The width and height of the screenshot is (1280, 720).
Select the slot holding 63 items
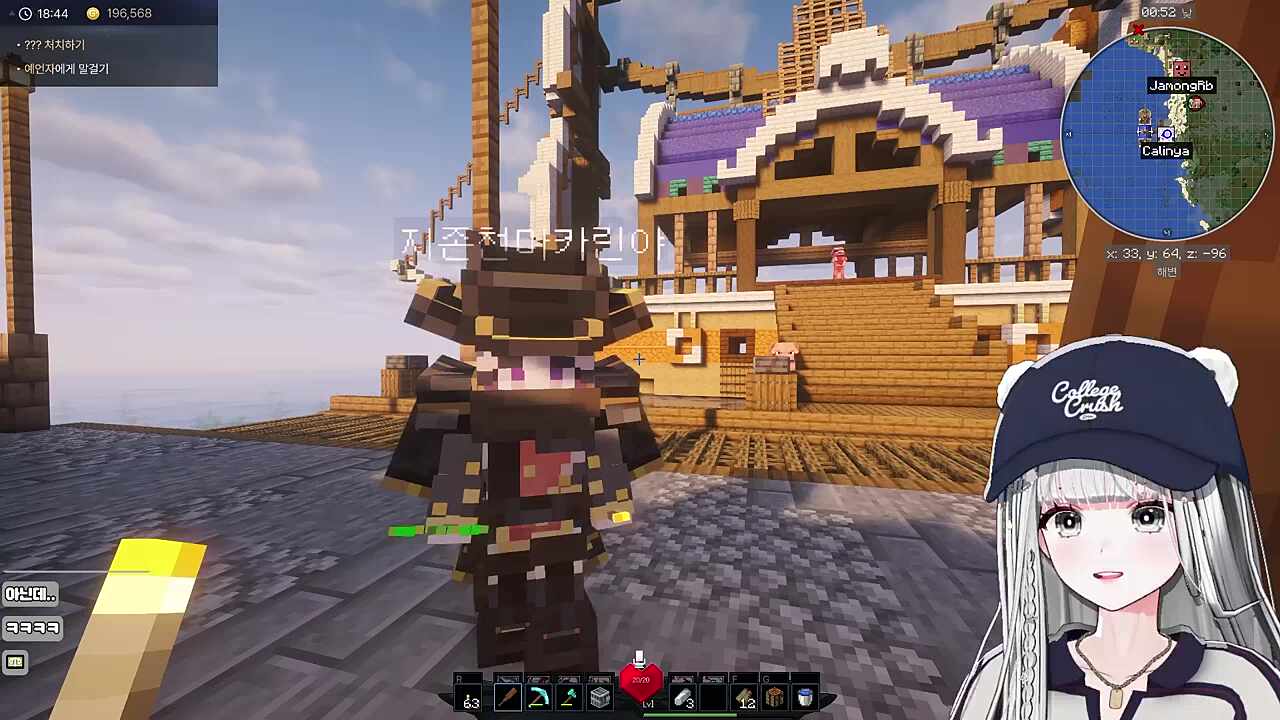[x=471, y=699]
